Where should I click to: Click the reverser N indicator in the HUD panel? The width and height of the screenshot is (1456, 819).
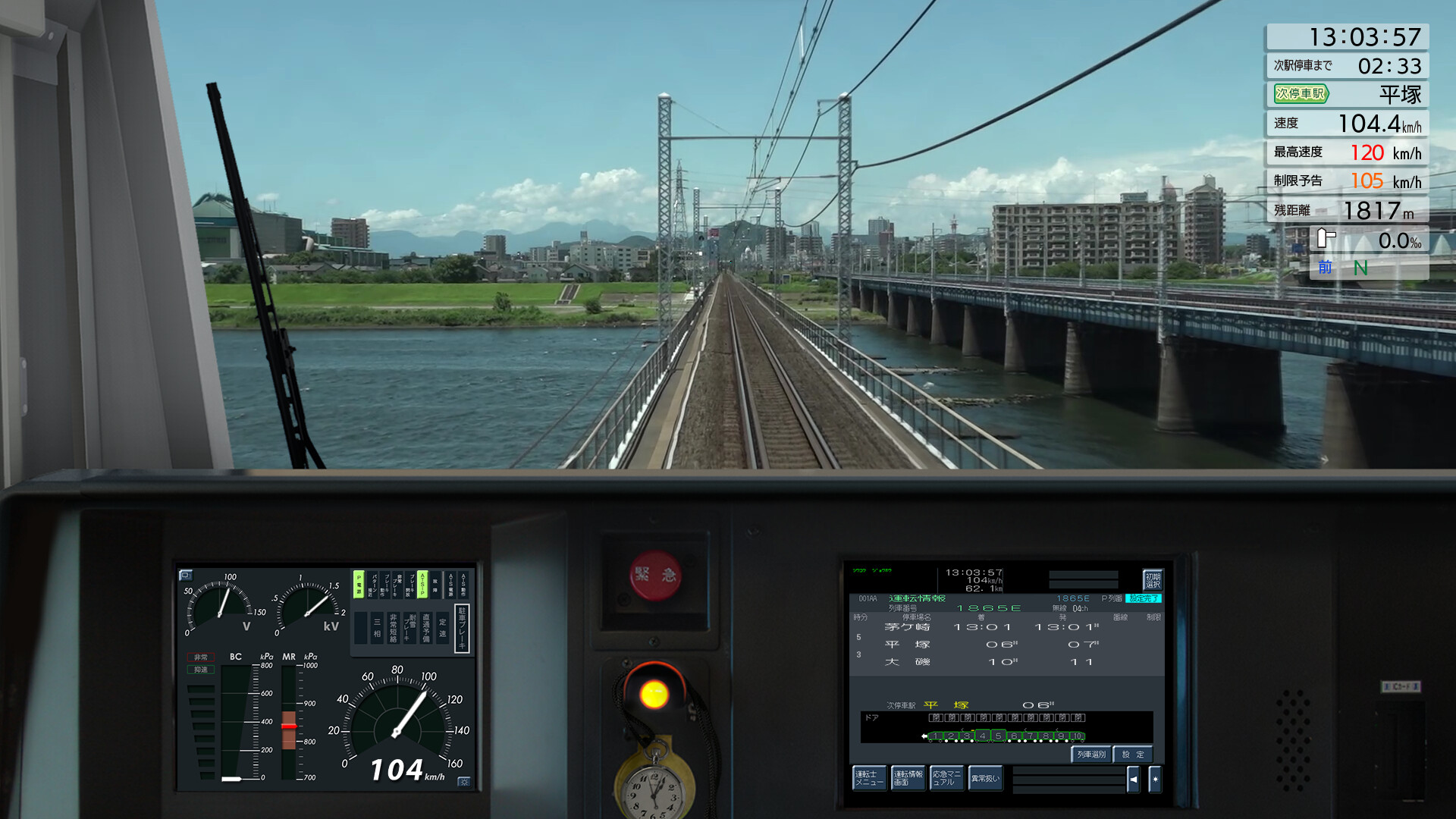click(x=1360, y=268)
